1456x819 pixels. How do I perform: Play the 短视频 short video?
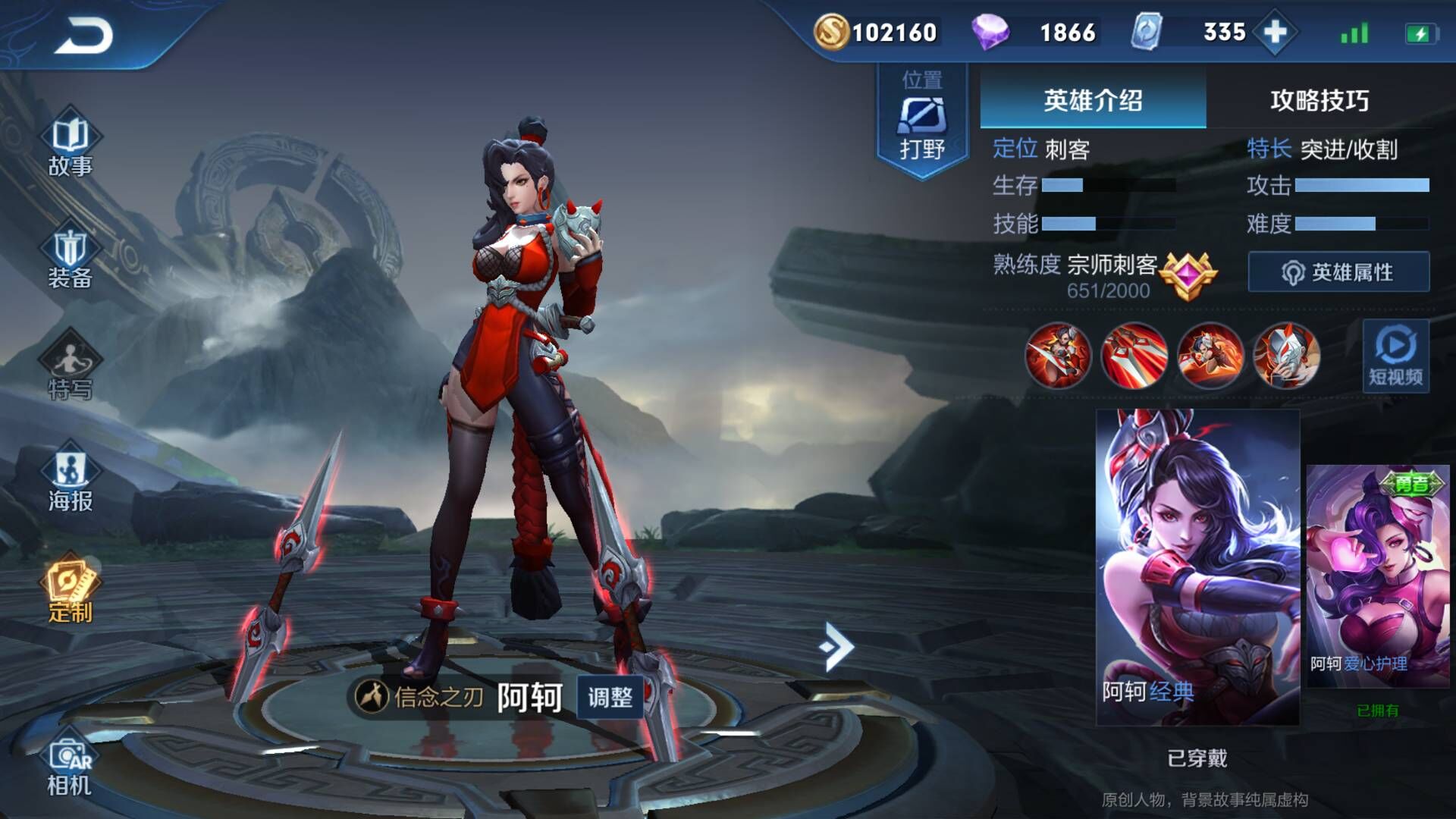1395,356
